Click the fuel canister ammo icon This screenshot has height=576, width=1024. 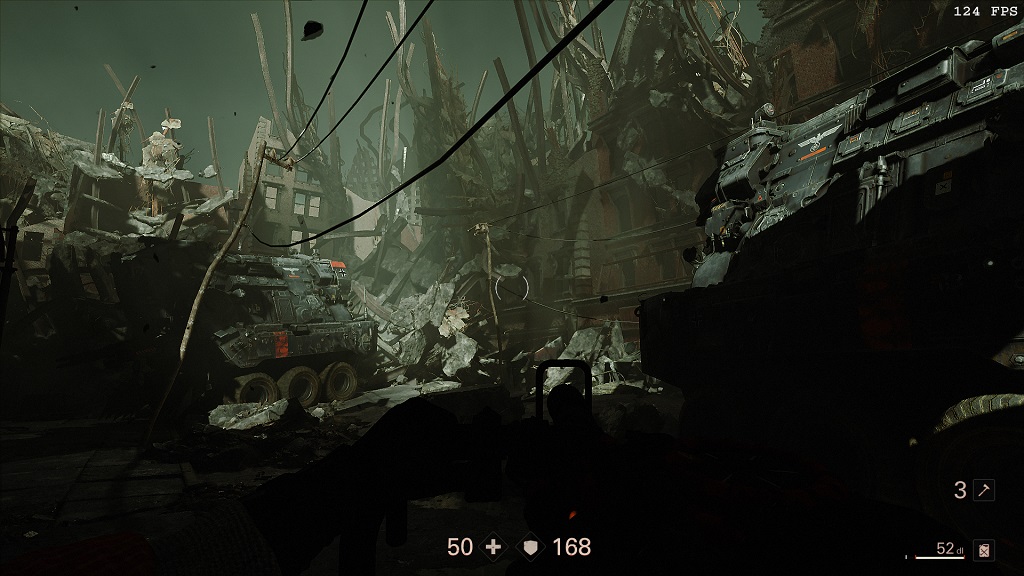click(985, 549)
